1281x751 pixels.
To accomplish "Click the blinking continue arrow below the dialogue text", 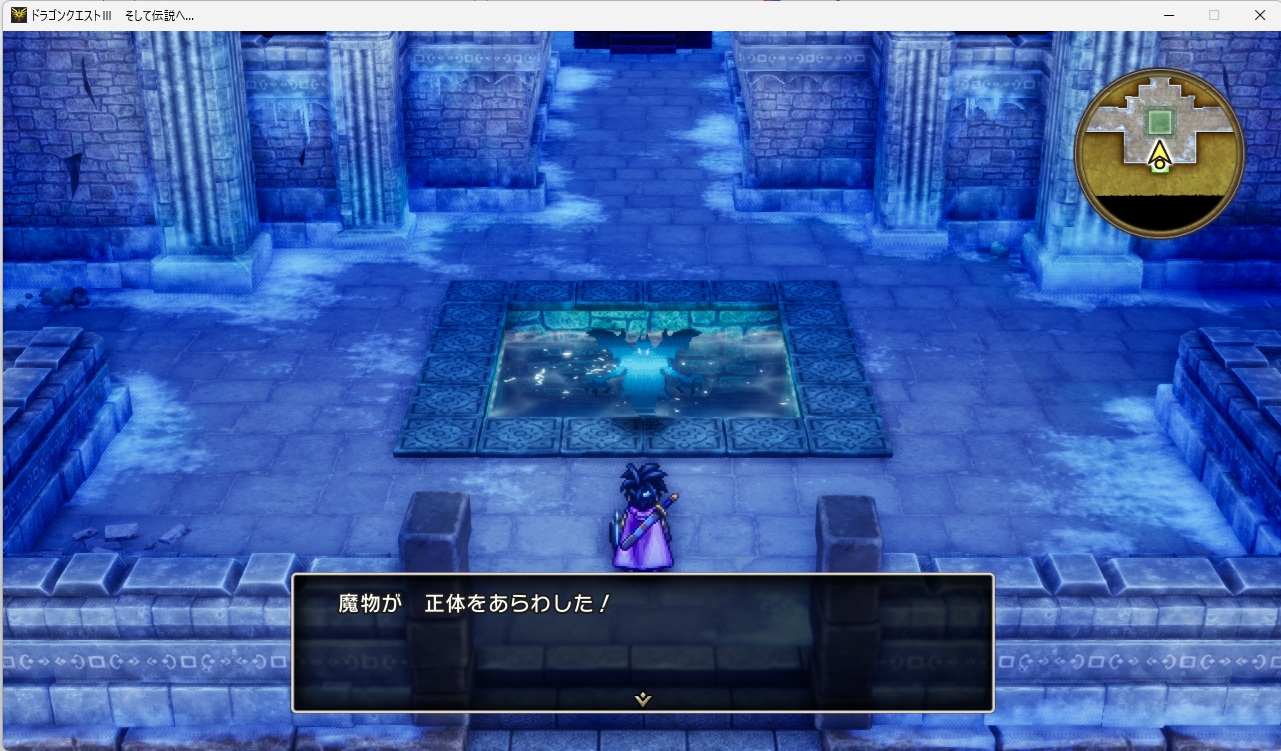I will pos(641,698).
